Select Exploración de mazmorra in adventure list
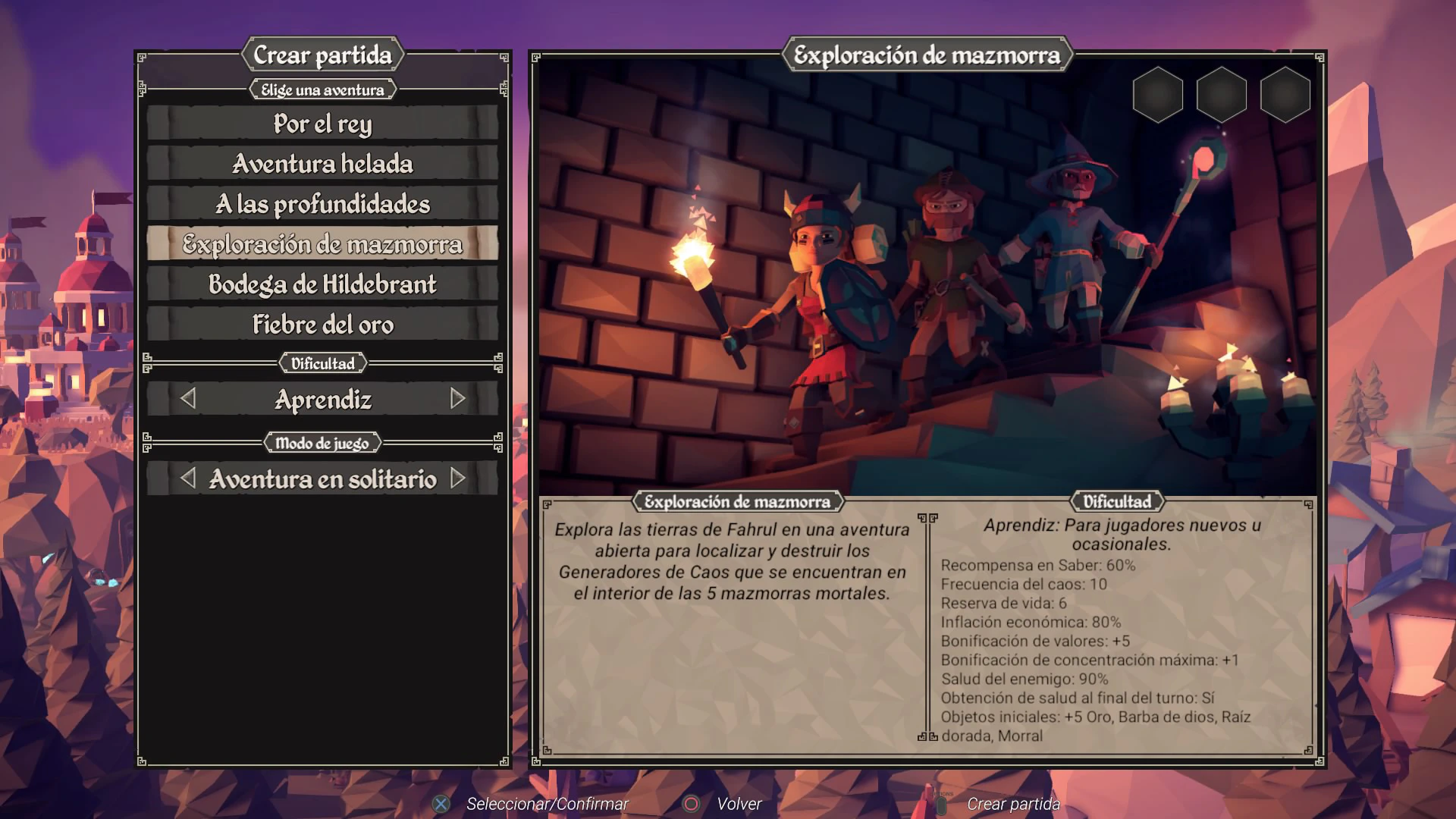The width and height of the screenshot is (1456, 819). 322,244
